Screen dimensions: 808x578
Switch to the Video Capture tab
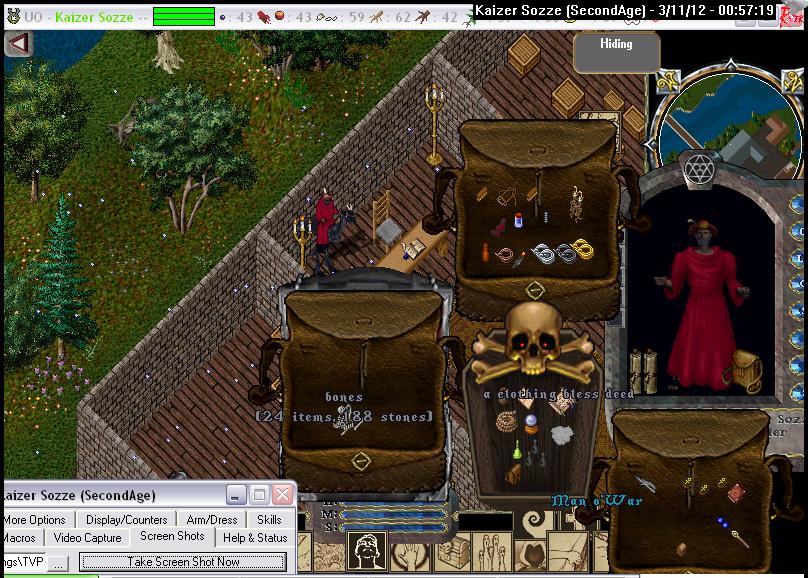(87, 538)
